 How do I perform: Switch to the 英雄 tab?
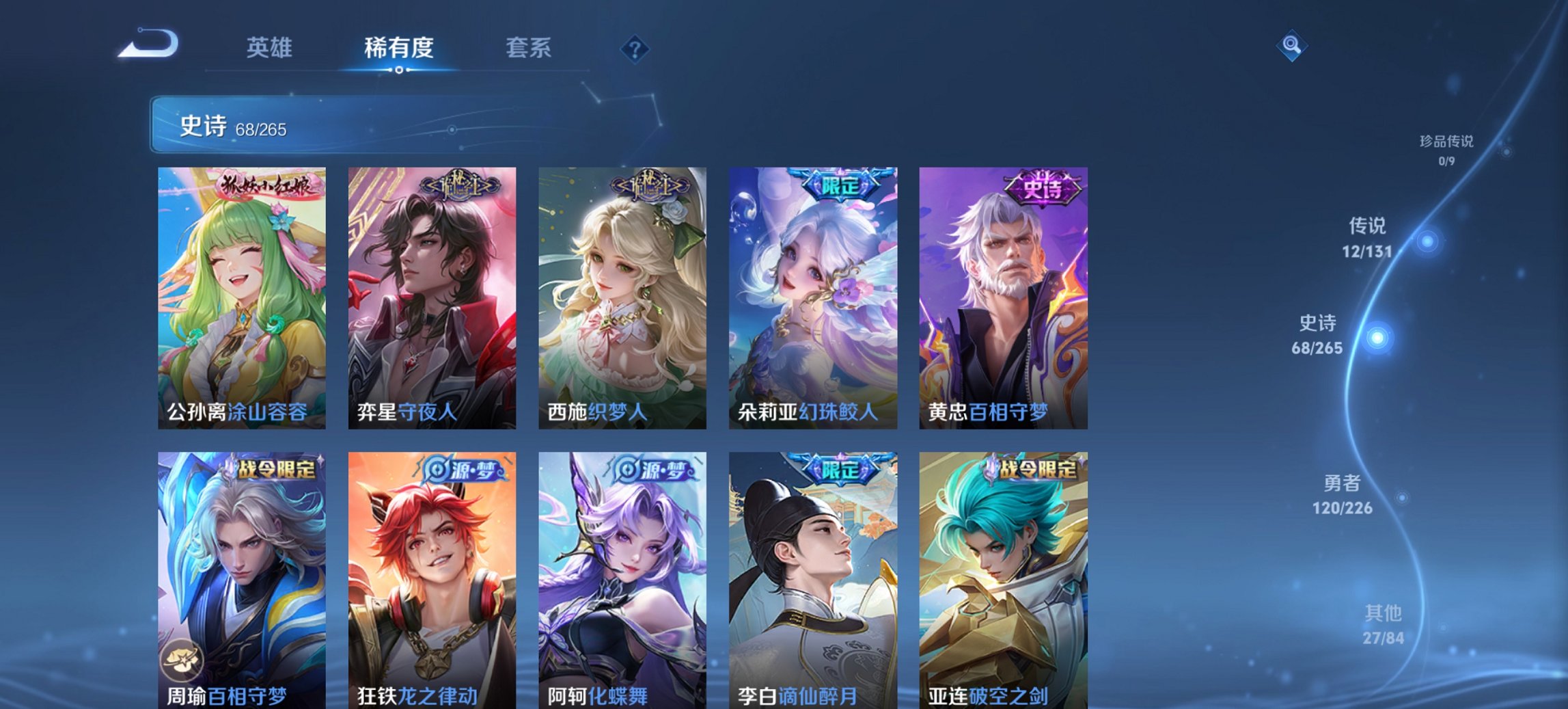tap(271, 48)
